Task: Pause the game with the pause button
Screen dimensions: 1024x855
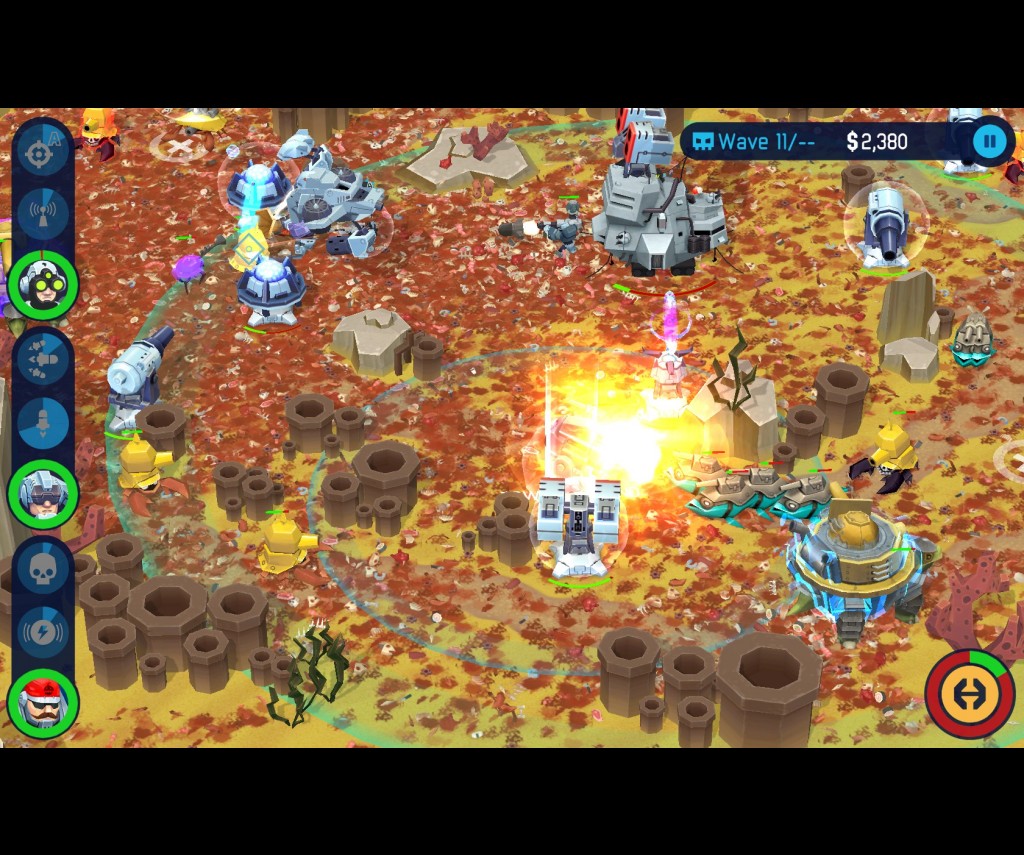Action: click(990, 142)
